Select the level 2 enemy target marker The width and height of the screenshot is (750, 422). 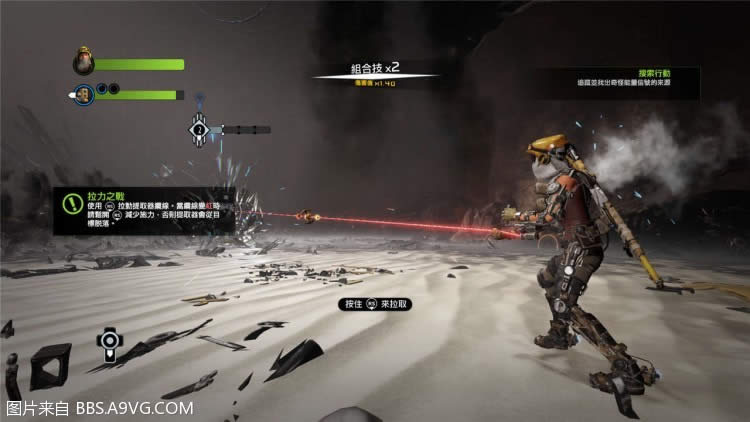coord(199,129)
